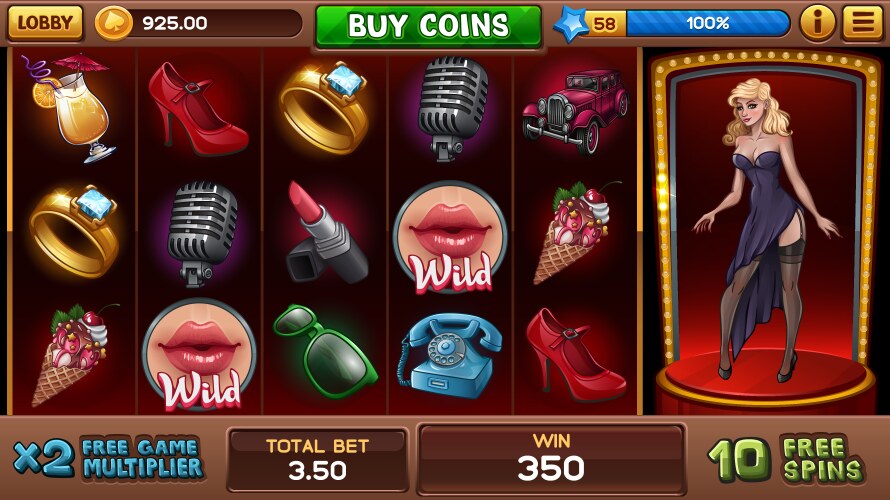Open the Buy Coins shop

[x=428, y=26]
